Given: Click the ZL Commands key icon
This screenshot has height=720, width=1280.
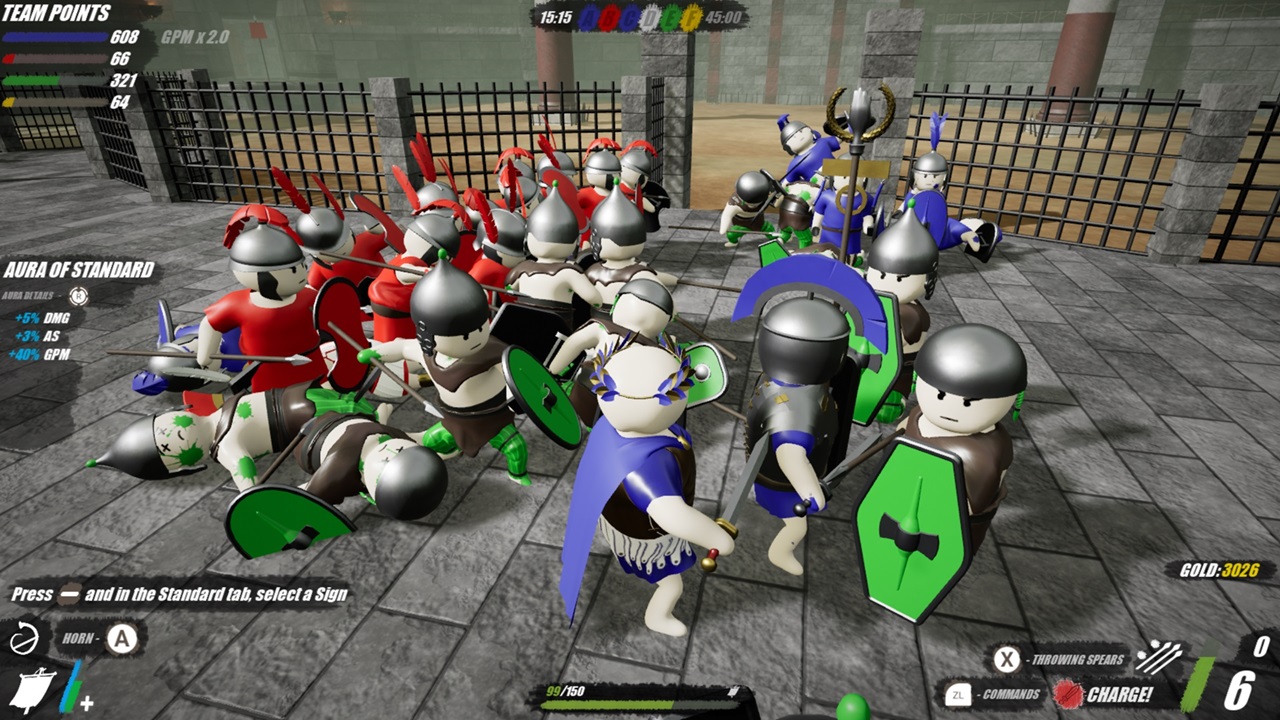Looking at the screenshot, I should (958, 693).
